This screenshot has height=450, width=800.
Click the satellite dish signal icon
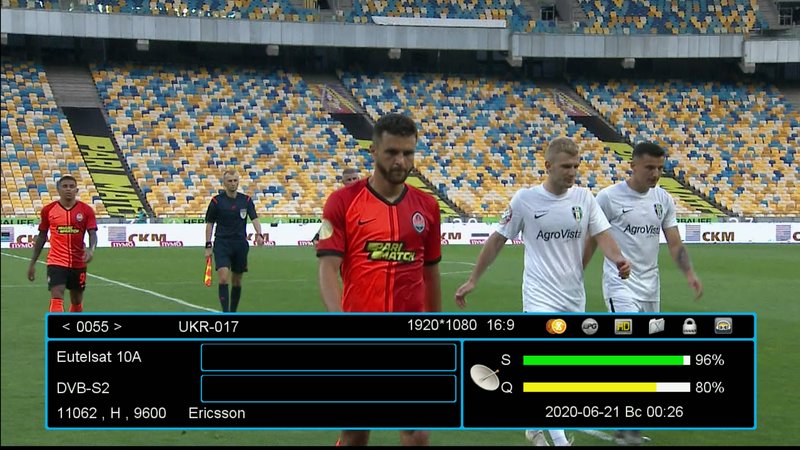tap(485, 376)
